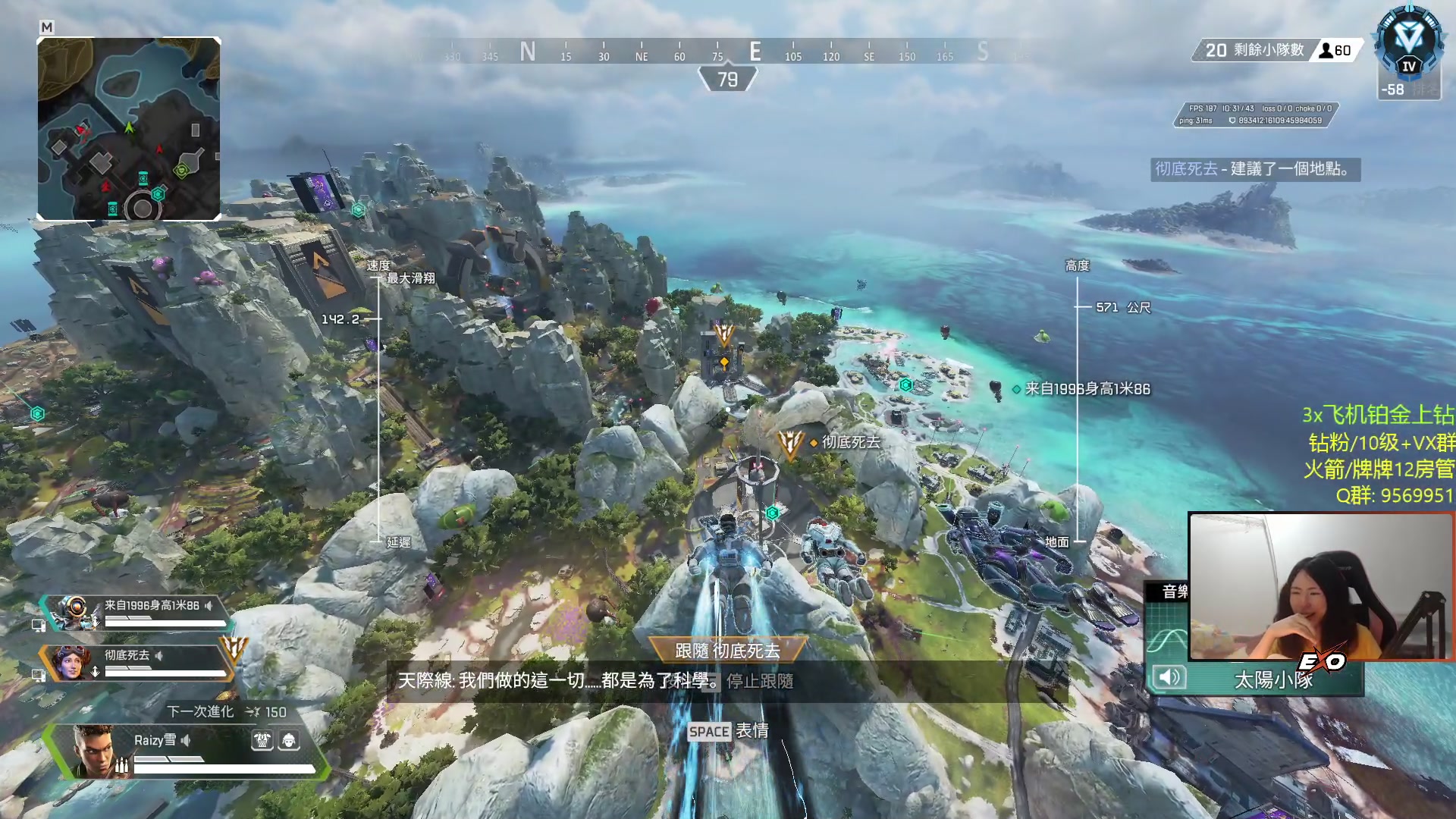Click the Diamond IV rank badge
1456x819 pixels.
point(1409,44)
